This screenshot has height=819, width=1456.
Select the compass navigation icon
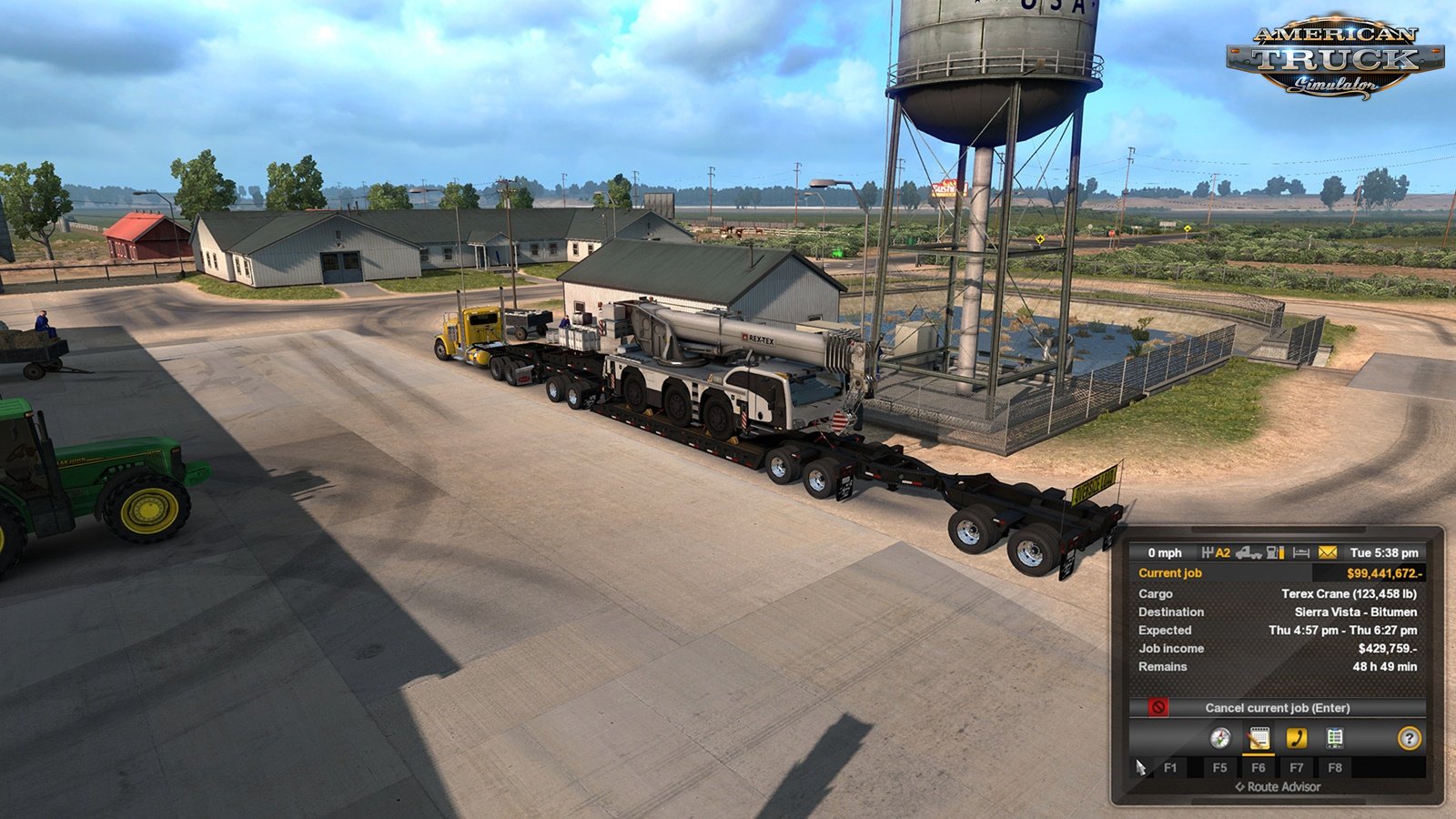(x=1220, y=738)
